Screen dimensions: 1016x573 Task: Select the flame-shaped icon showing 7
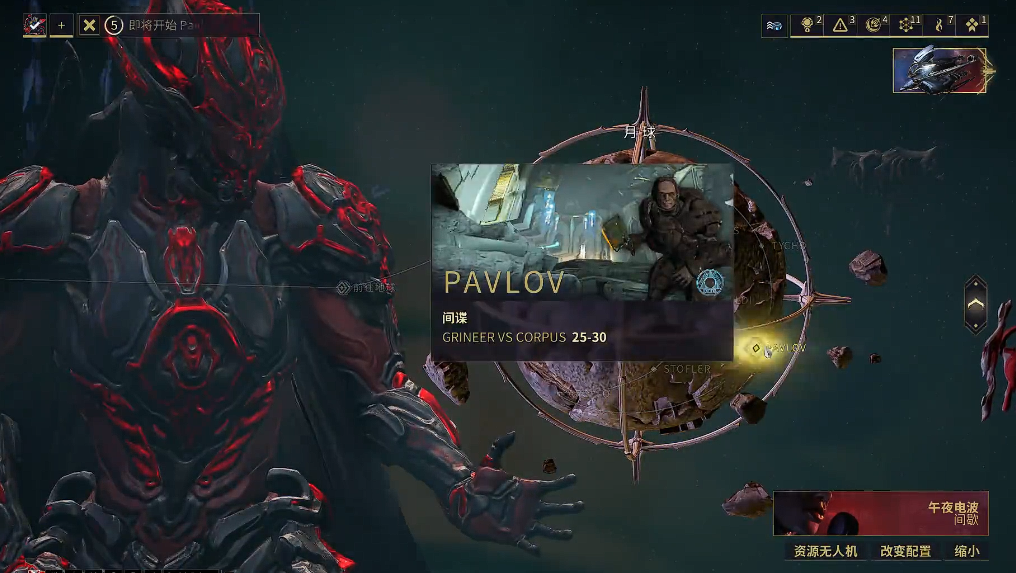tap(940, 25)
